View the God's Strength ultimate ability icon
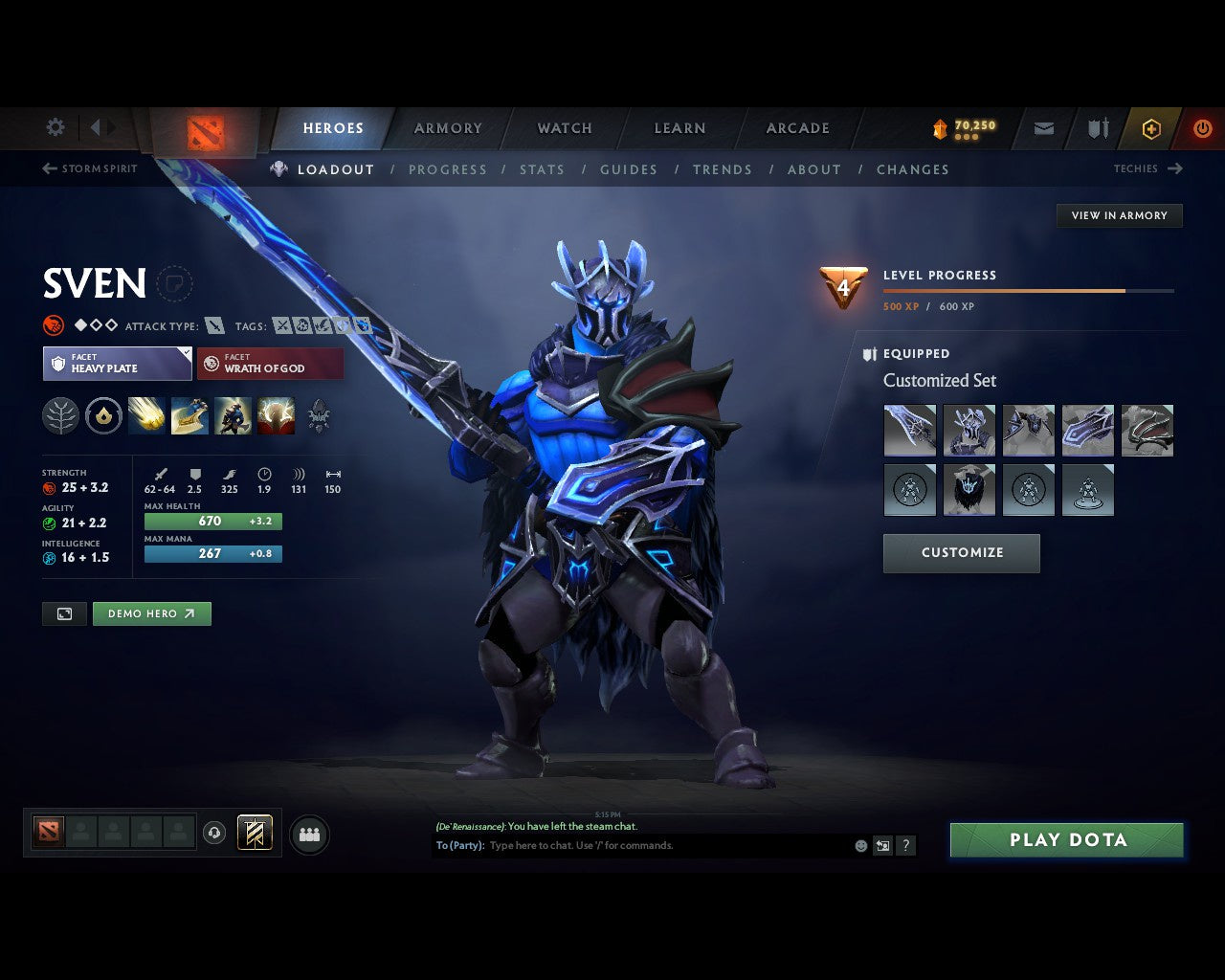The height and width of the screenshot is (980, 1225). point(276,415)
